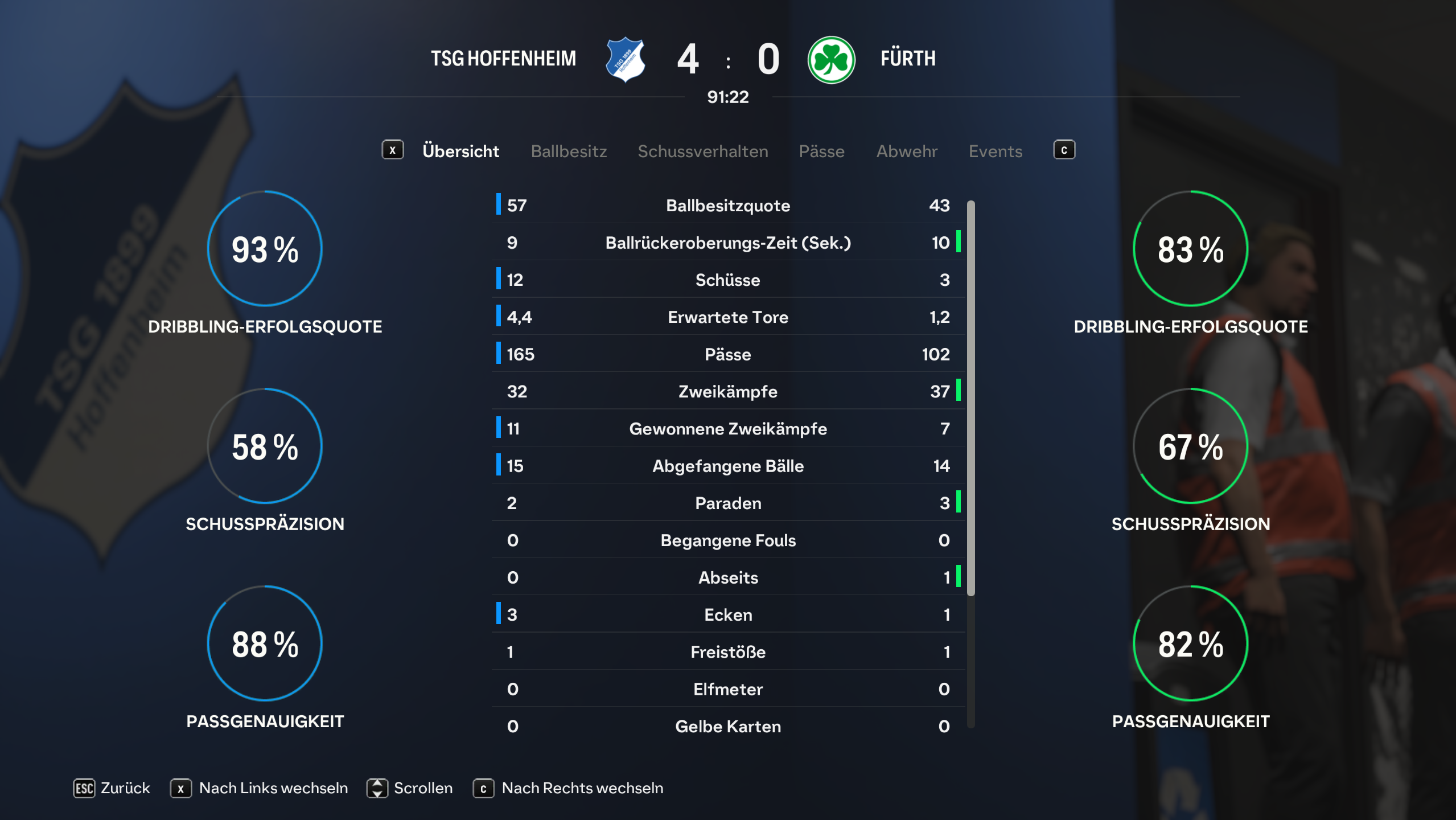View the Events tab
1456x820 pixels.
coord(995,151)
